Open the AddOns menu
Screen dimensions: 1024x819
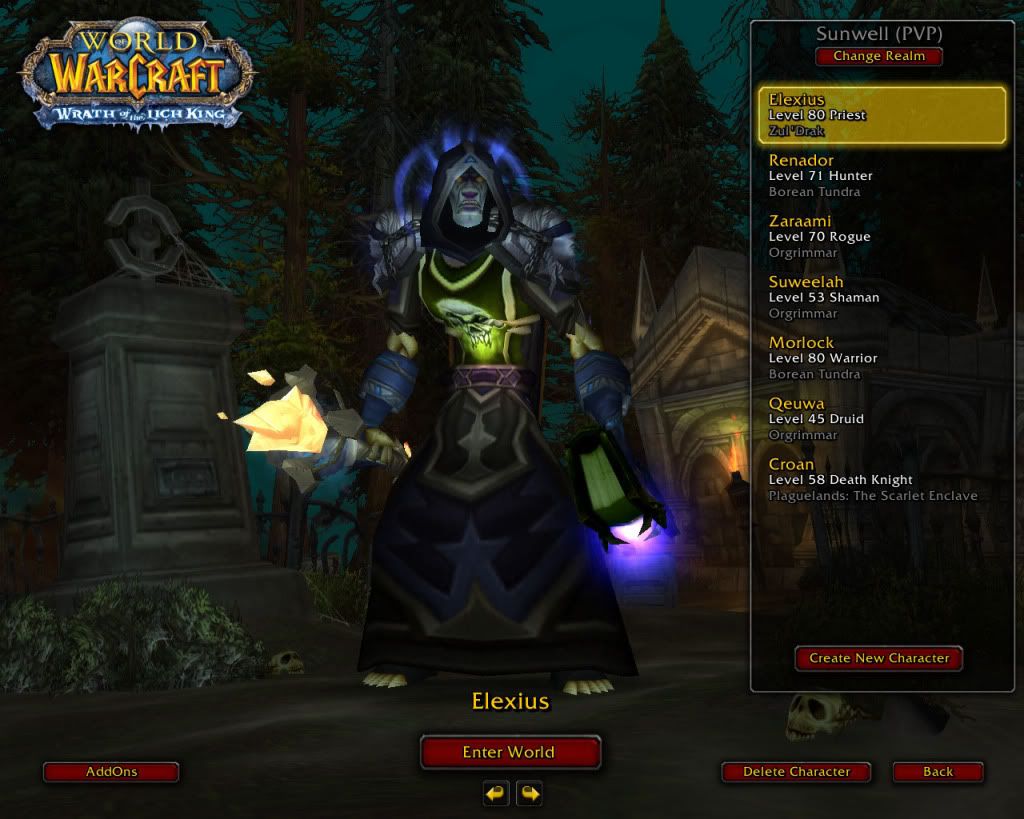(111, 772)
